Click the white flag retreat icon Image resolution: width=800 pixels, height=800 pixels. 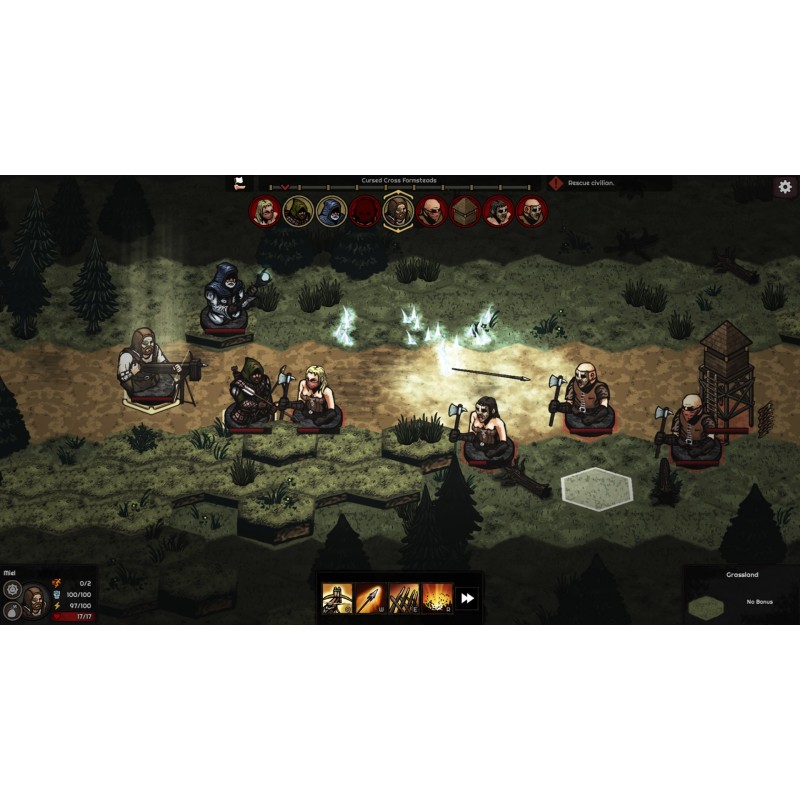(x=239, y=183)
